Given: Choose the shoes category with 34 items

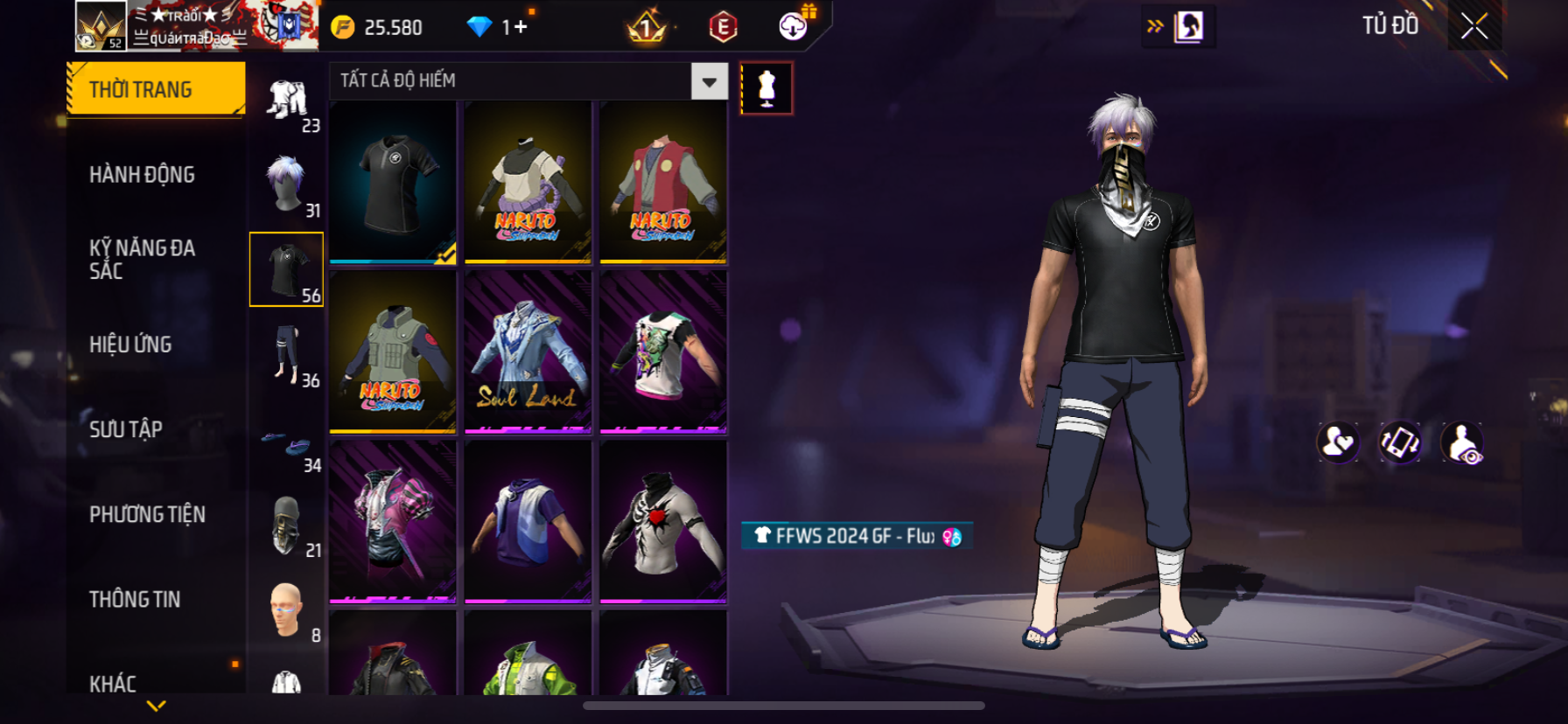Looking at the screenshot, I should 287,447.
